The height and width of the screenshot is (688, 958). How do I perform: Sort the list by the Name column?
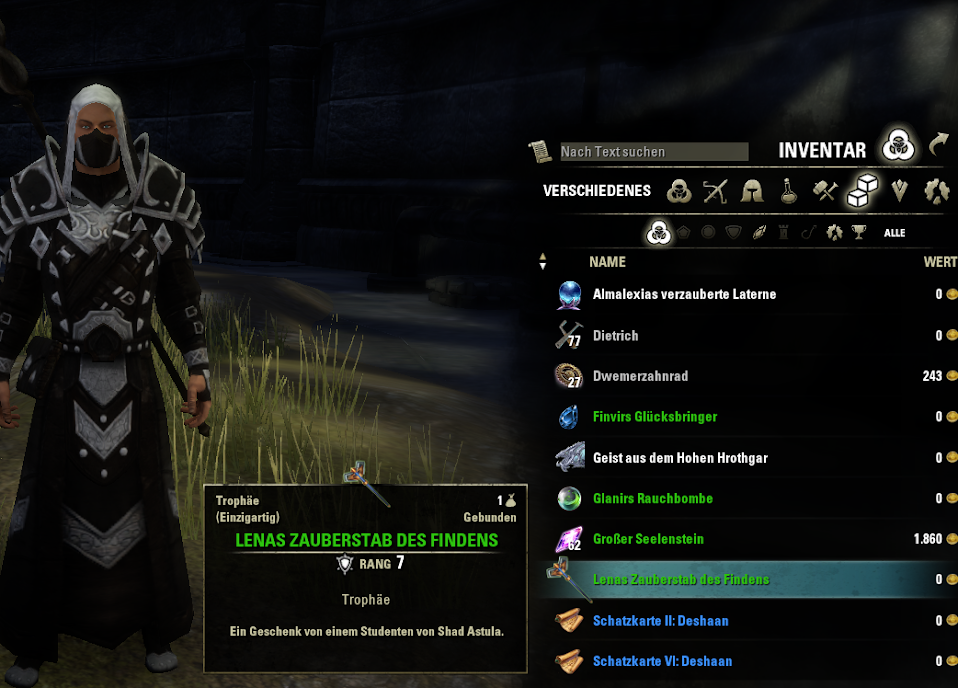click(x=607, y=262)
